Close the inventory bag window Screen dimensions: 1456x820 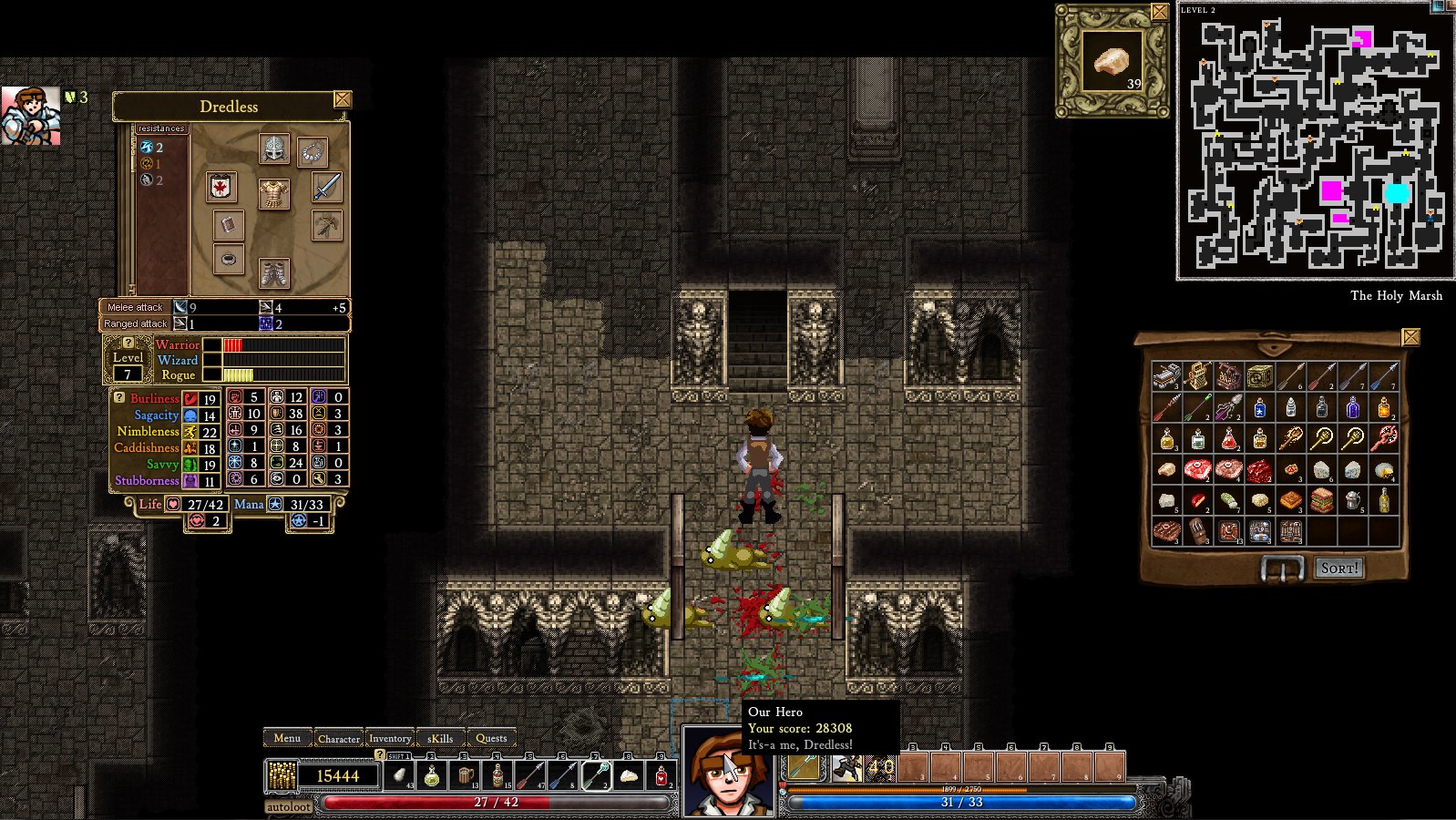(x=1410, y=337)
